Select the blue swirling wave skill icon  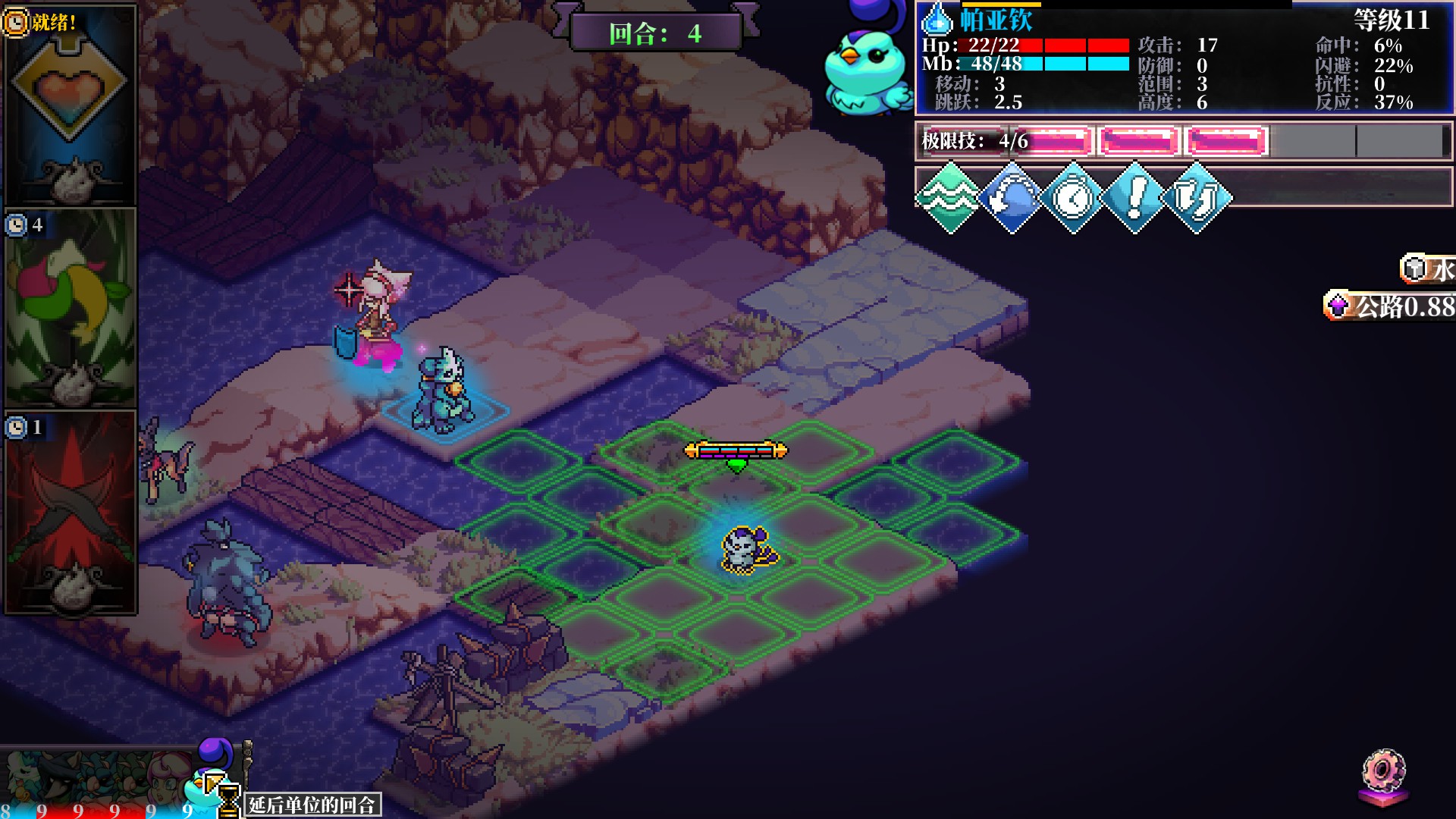1012,198
